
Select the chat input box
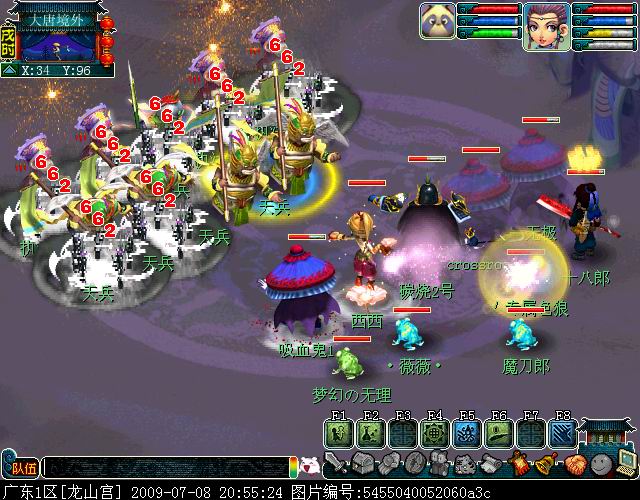click(x=165, y=467)
